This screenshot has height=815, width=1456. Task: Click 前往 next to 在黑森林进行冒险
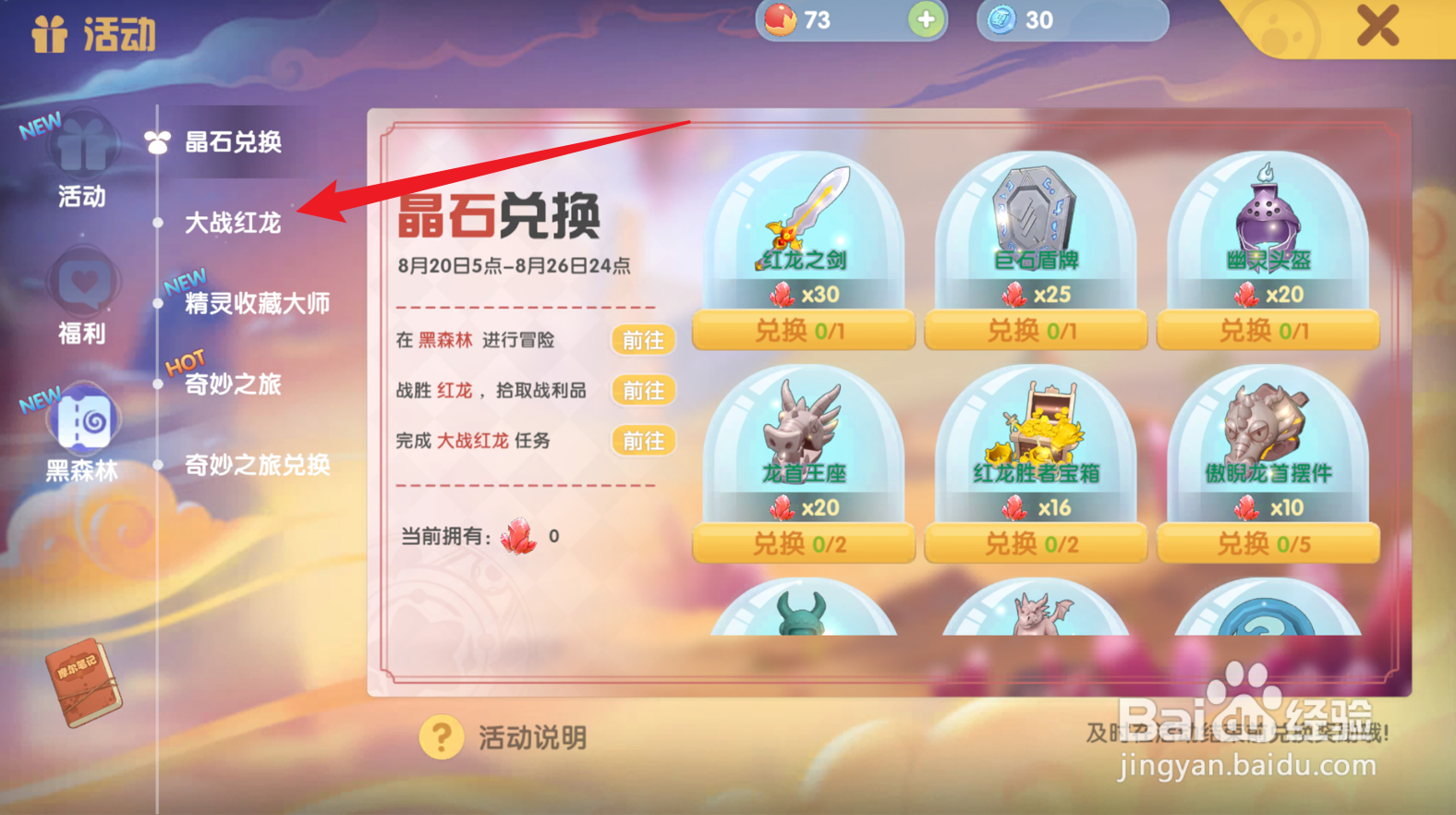click(644, 340)
